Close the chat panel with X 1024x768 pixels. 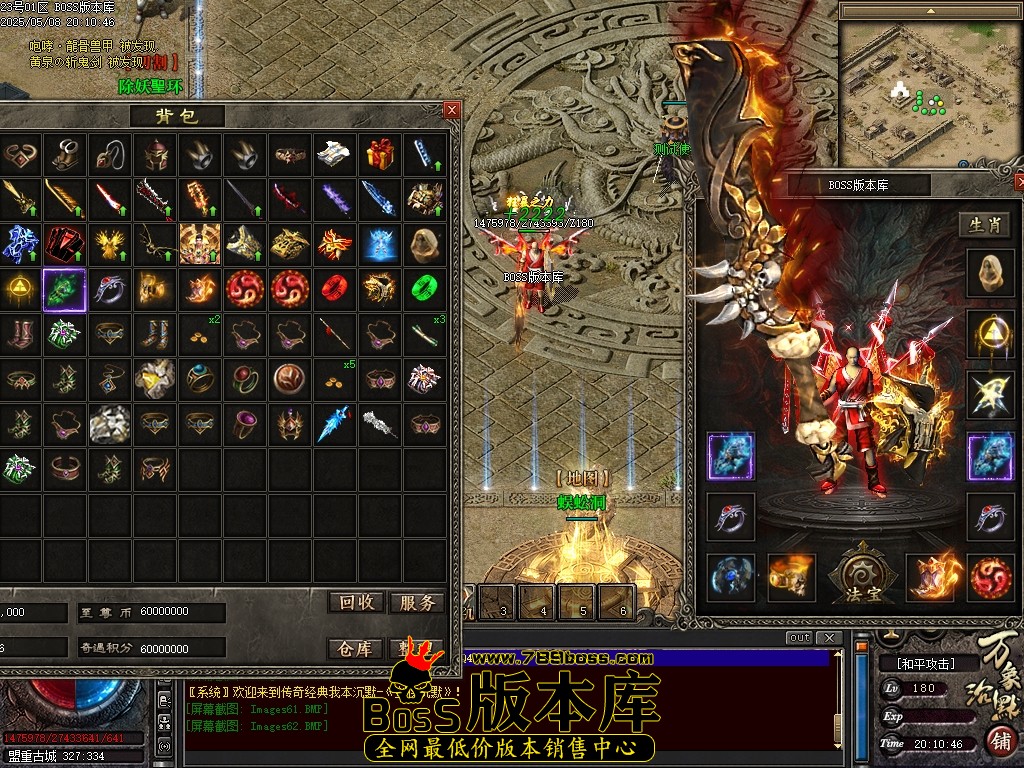829,638
